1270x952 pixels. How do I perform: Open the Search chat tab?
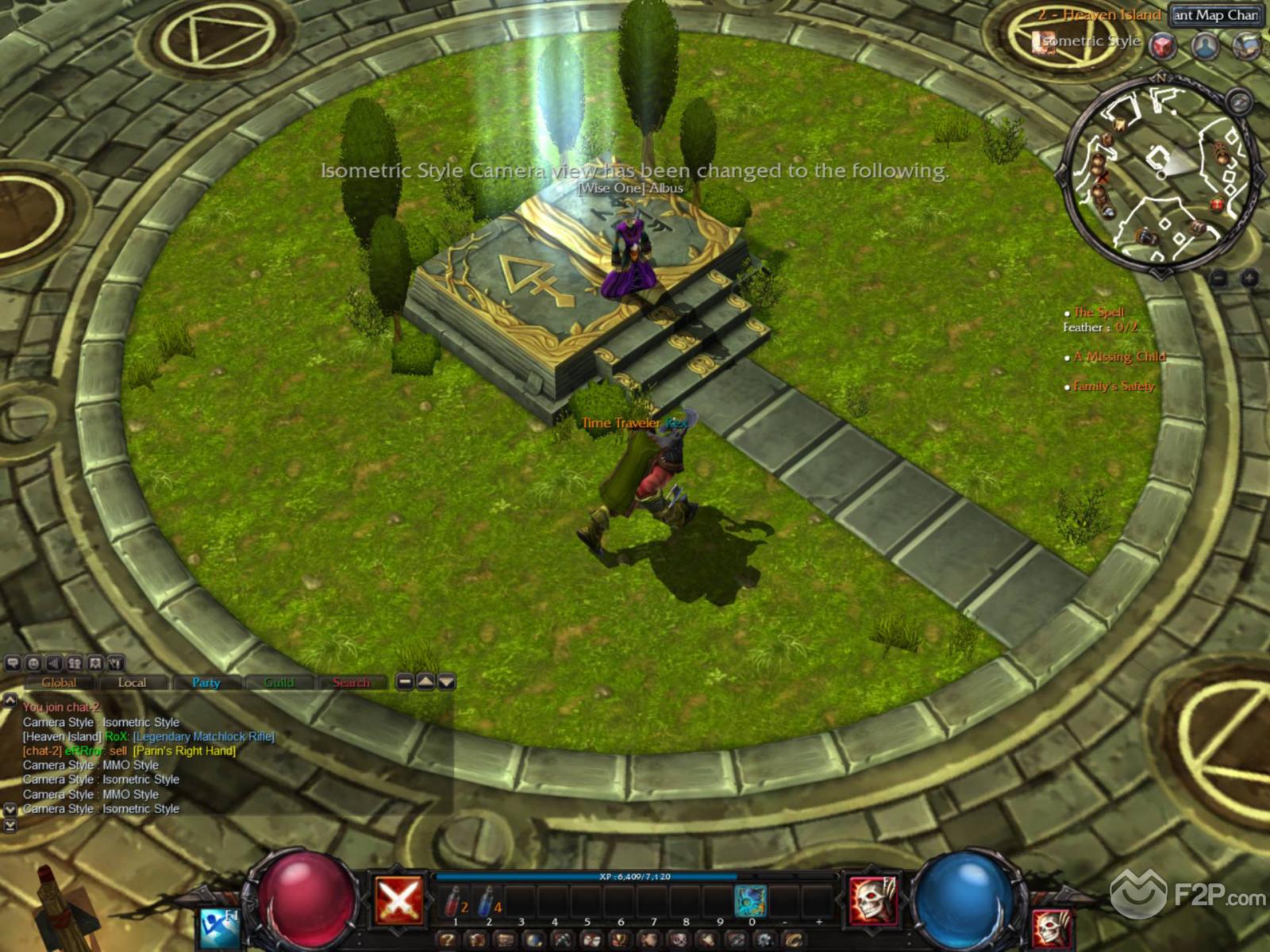[351, 682]
